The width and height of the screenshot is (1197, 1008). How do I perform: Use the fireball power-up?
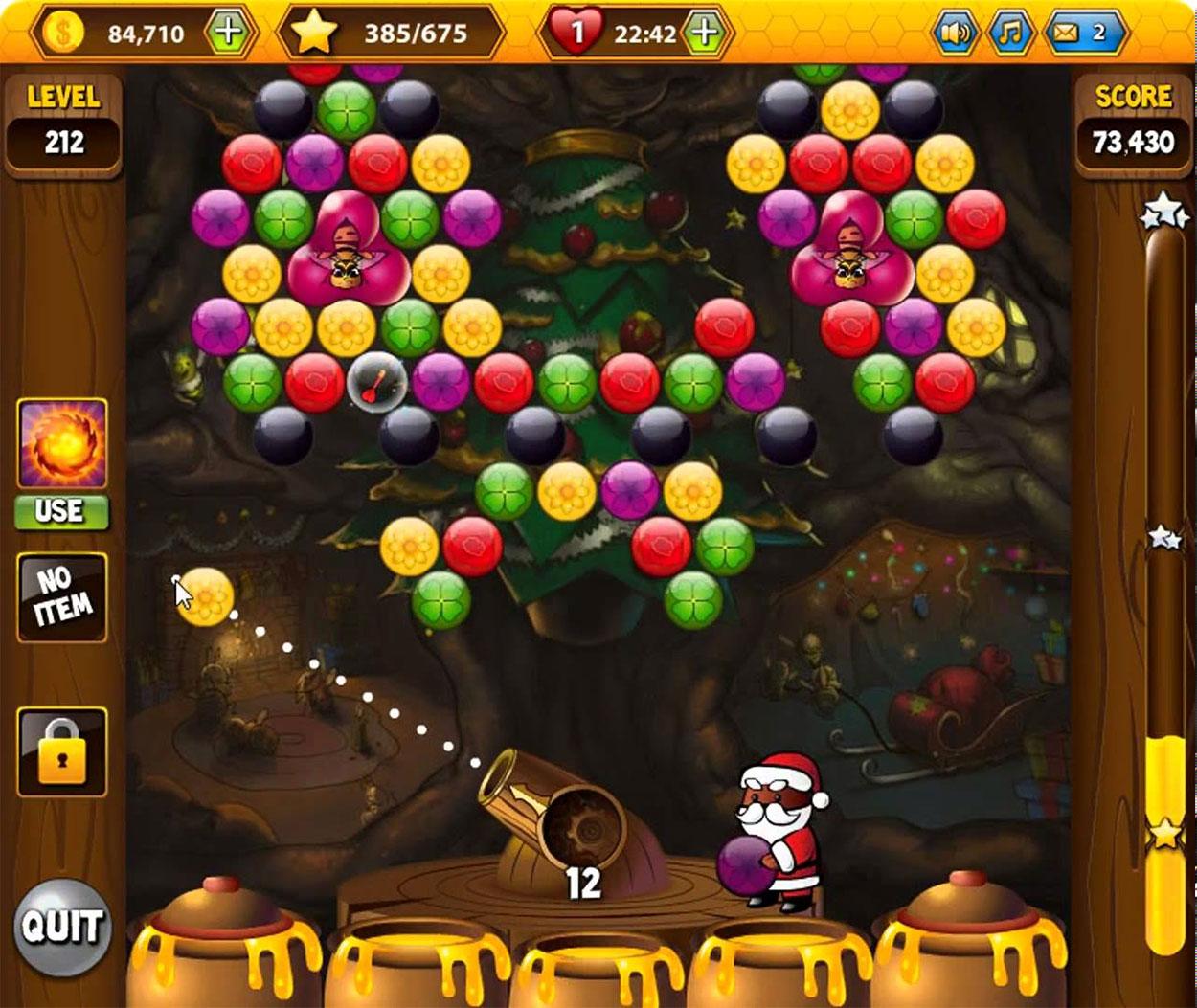[61, 511]
